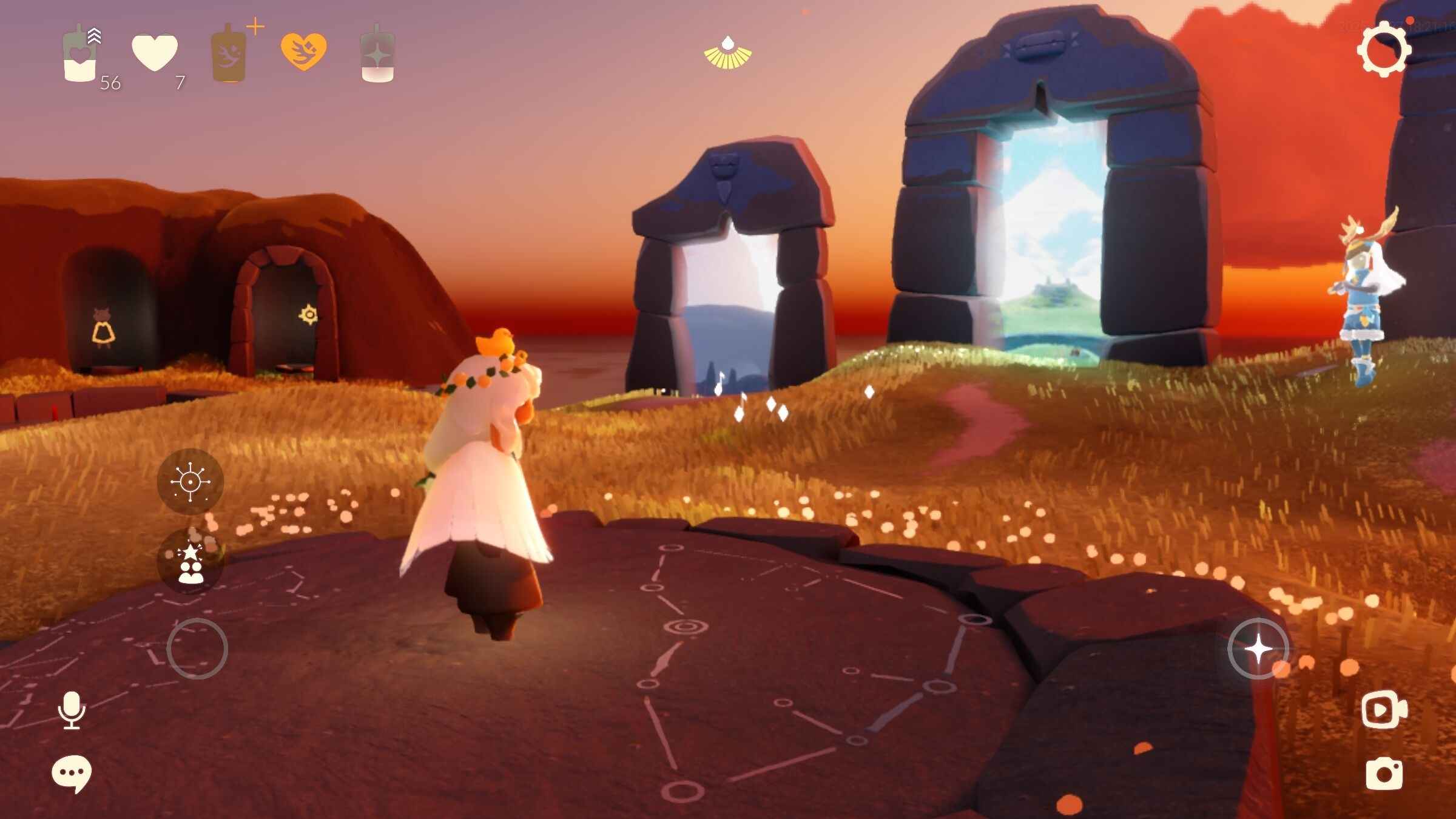Start video recording with camcorder icon

(x=1384, y=709)
